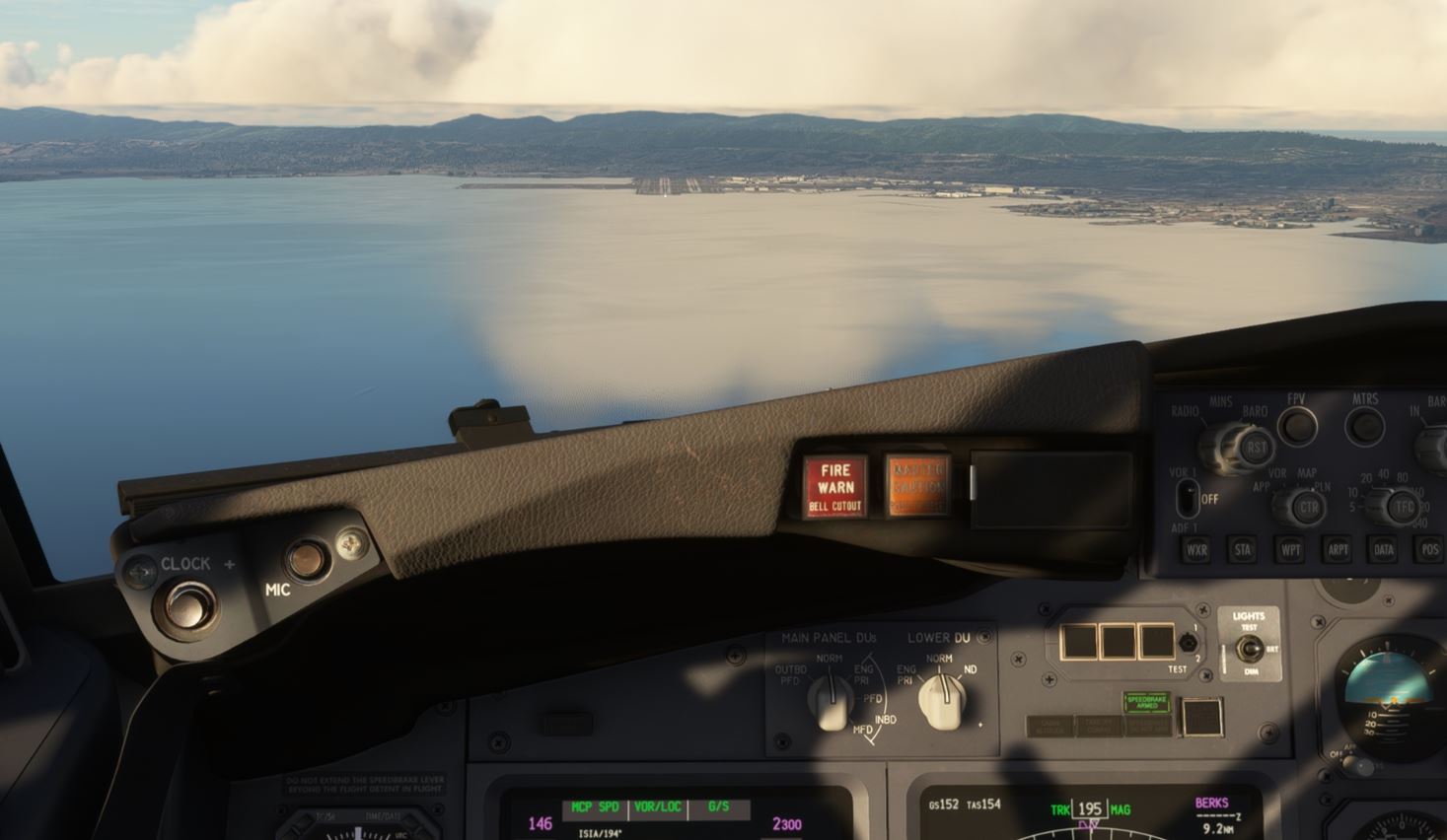The image size is (1447, 840).
Task: Flip the VOR 1 / ADF 1 switch
Action: pos(1188,497)
